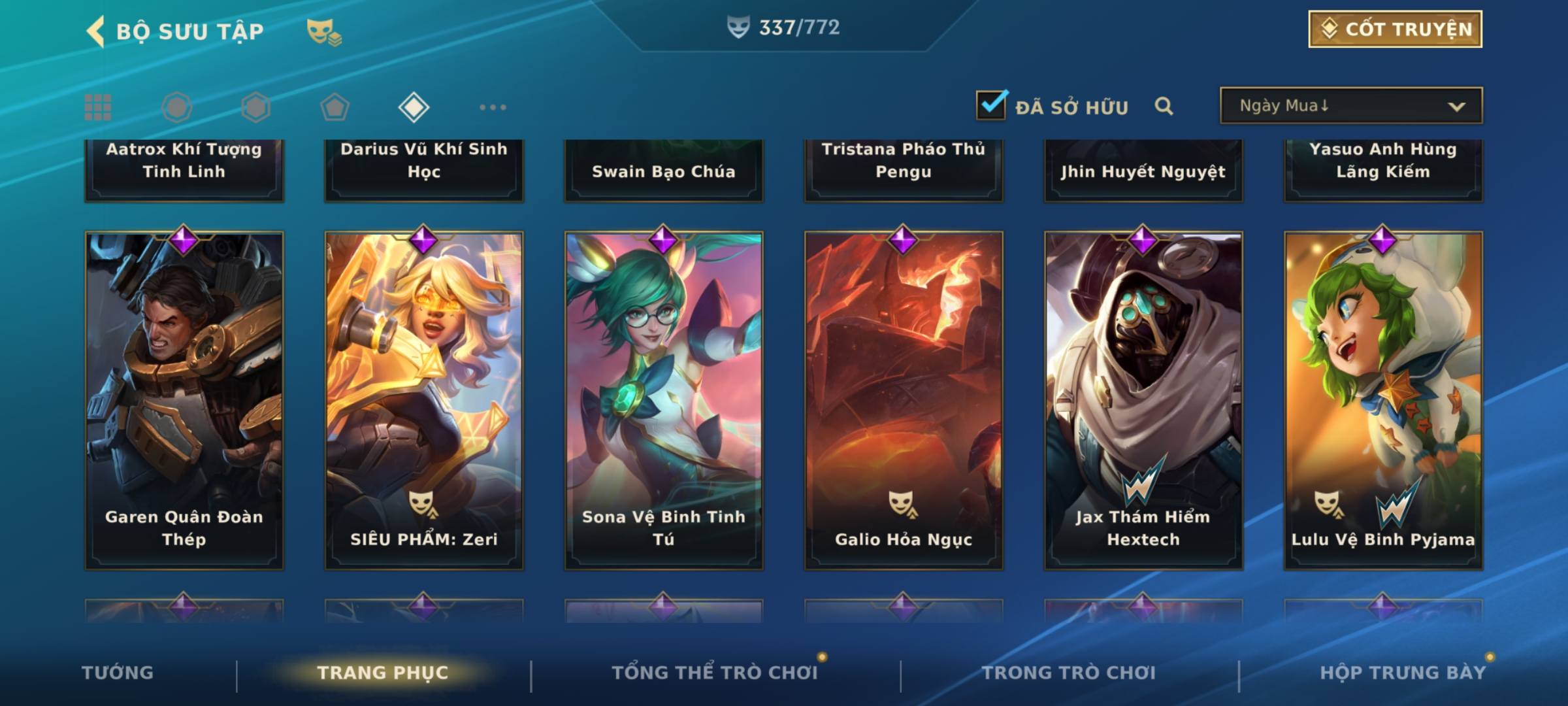View the Galio Hỏa Ngục skin card

tap(904, 400)
